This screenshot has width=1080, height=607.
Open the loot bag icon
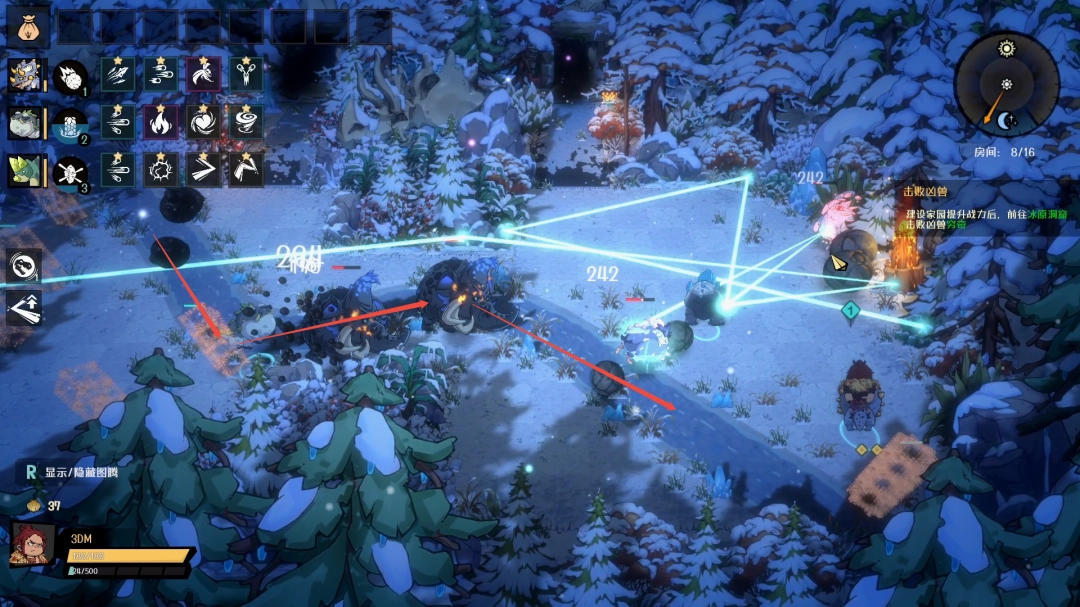click(x=28, y=27)
